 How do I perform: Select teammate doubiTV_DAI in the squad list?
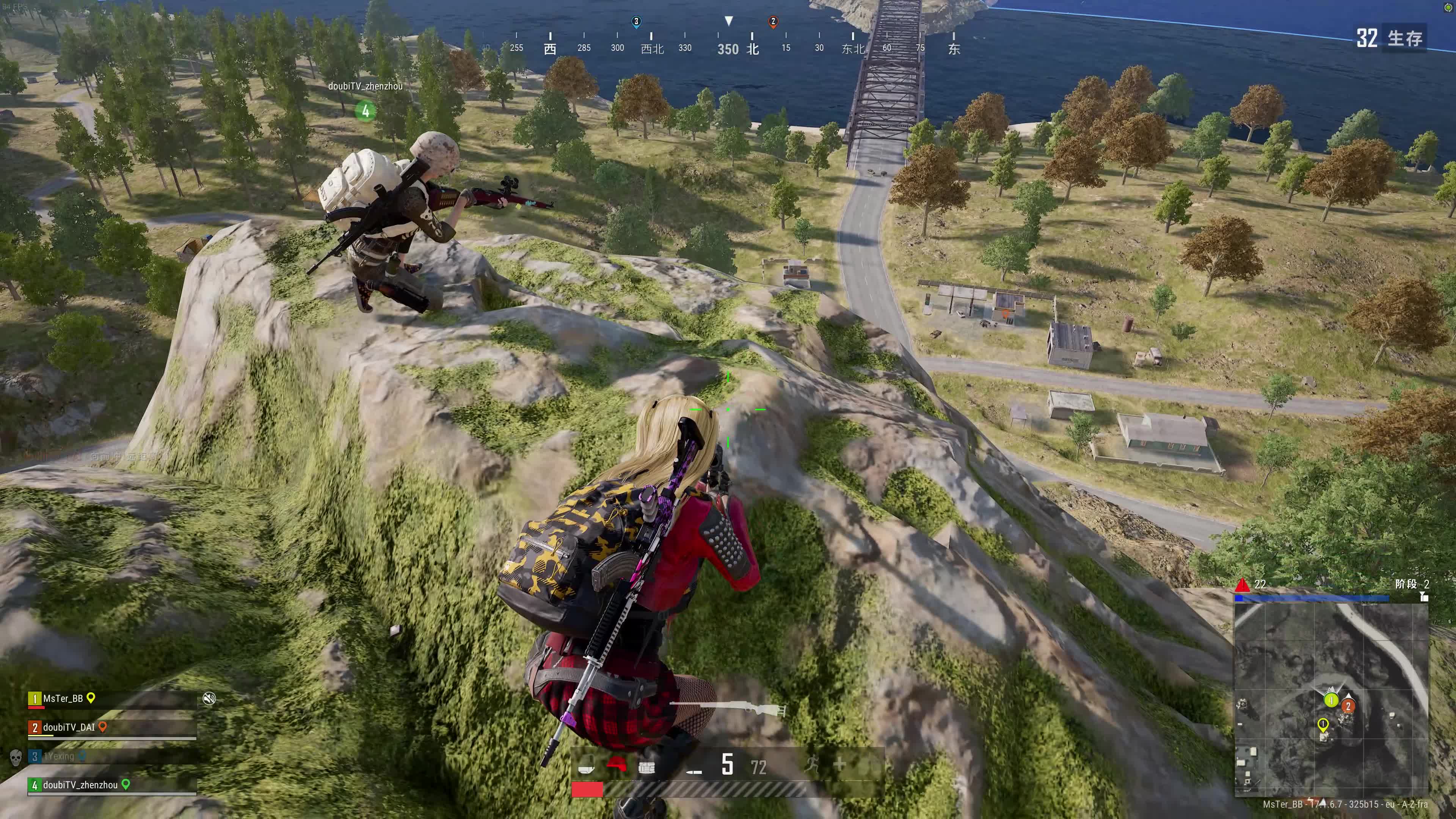click(68, 728)
